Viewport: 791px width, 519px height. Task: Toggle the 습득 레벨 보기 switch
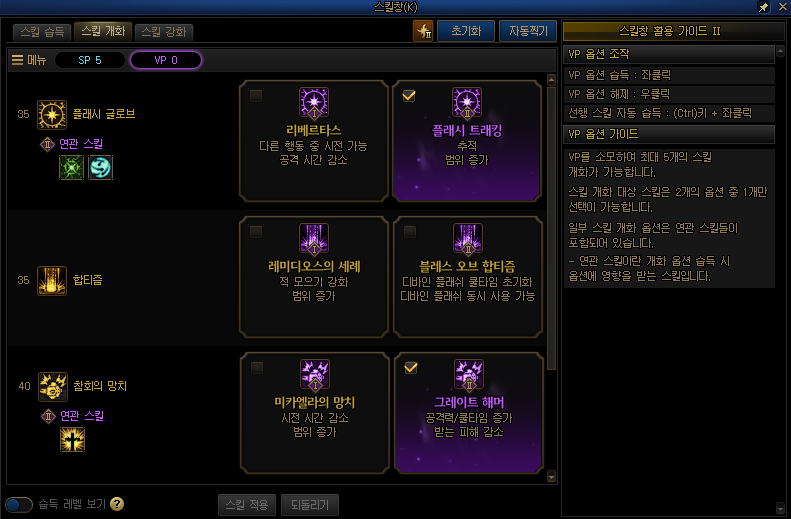click(x=19, y=504)
